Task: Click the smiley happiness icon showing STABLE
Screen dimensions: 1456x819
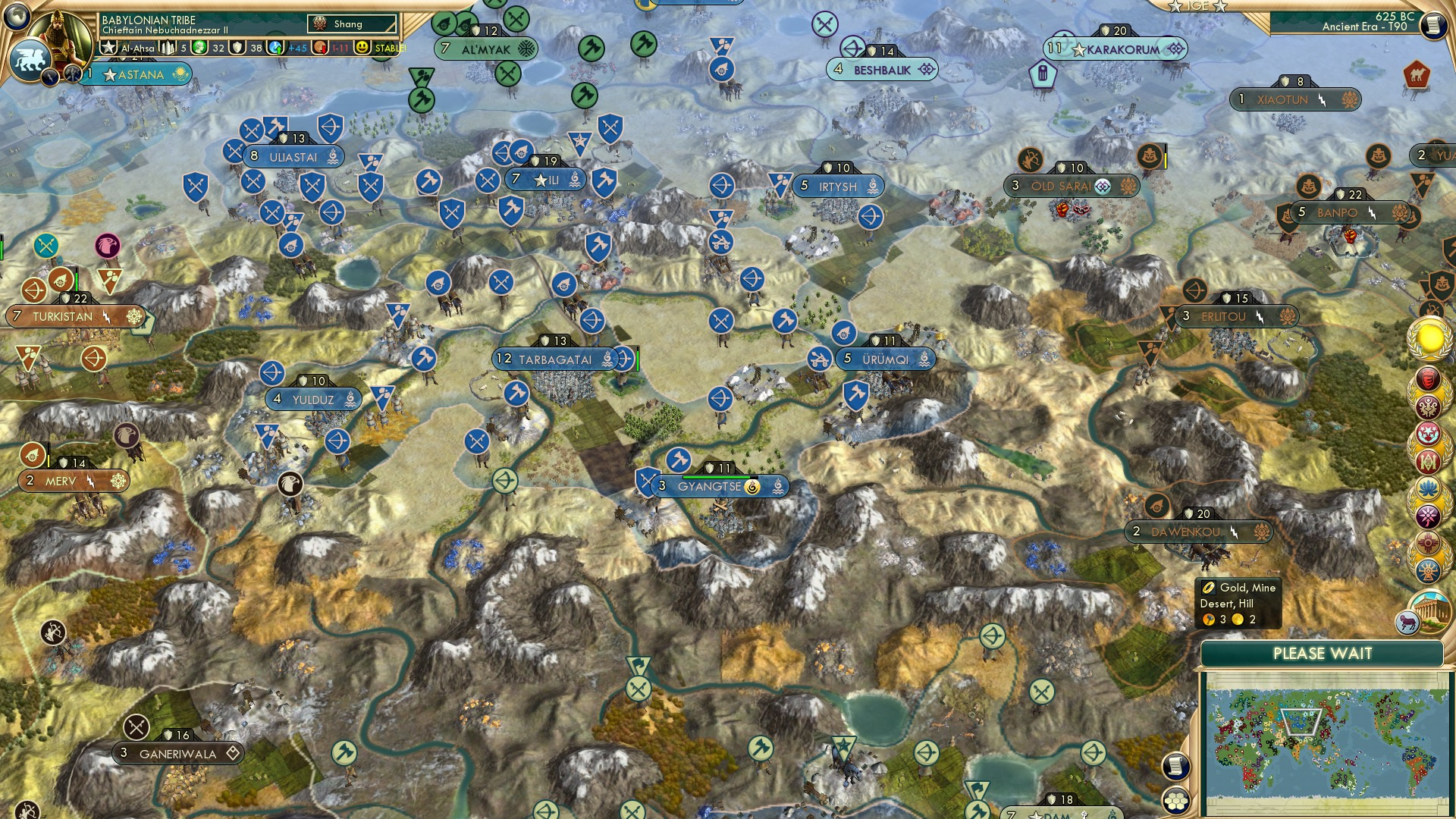Action: coord(363,48)
